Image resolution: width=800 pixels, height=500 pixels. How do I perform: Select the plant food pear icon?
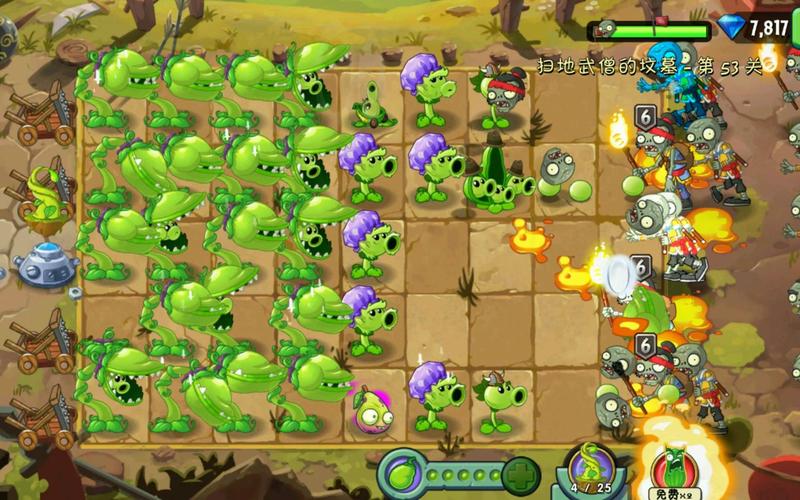click(x=404, y=473)
